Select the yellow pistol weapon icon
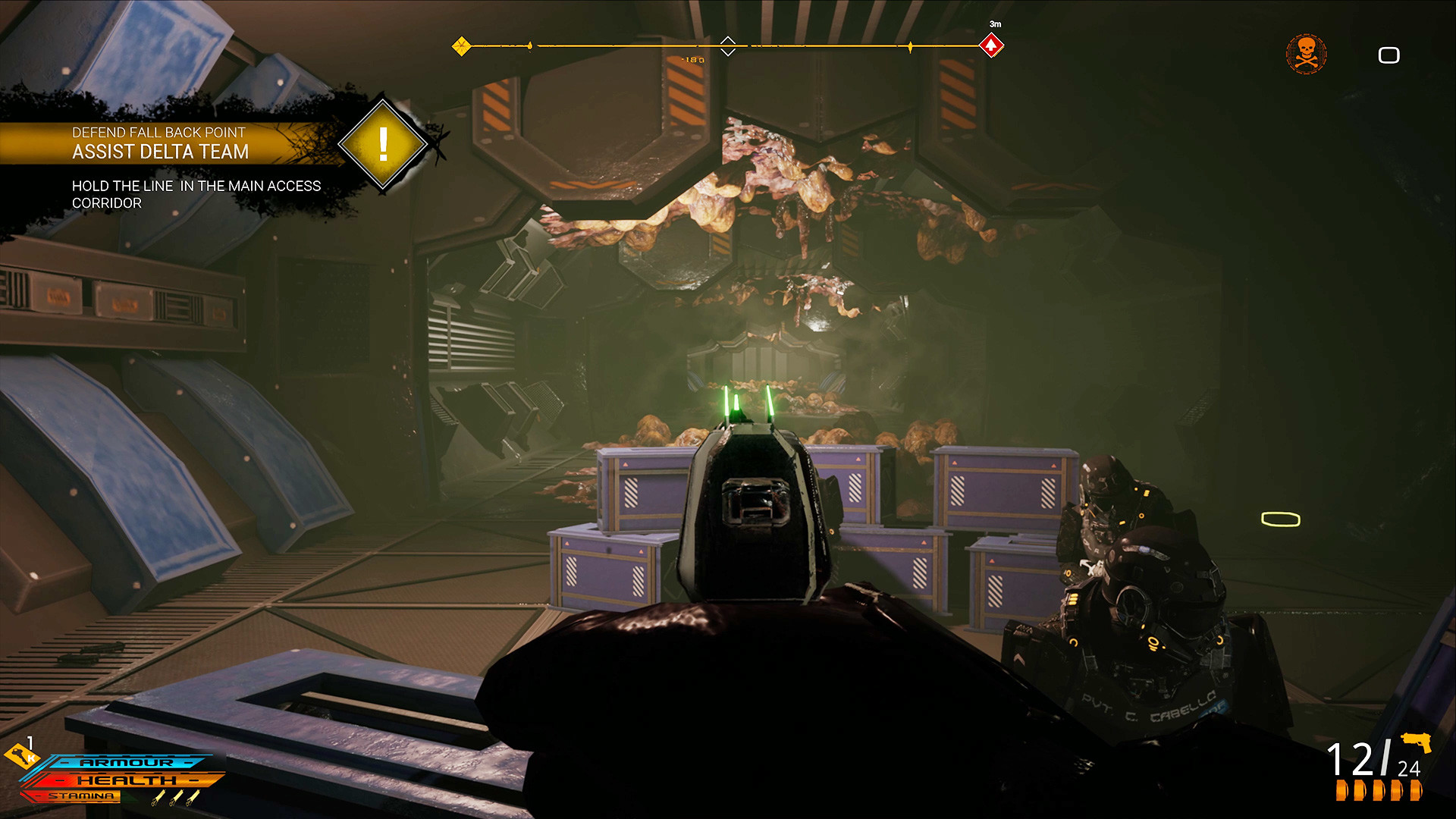 [x=1416, y=742]
